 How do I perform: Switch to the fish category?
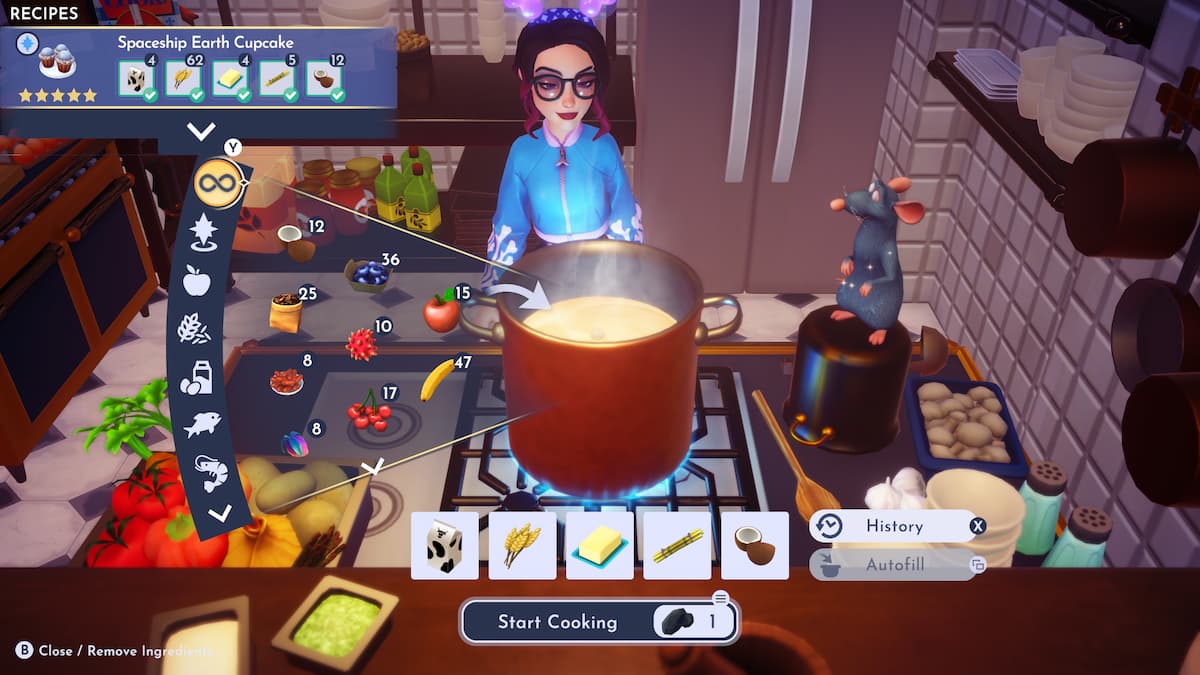tap(201, 425)
